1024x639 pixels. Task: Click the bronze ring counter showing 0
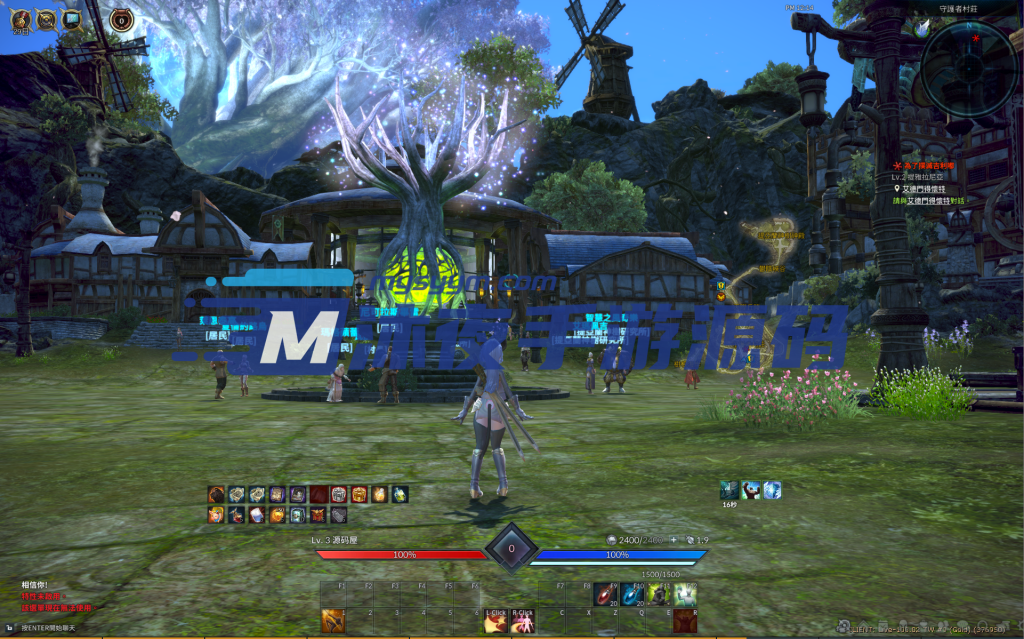pyautogui.click(x=121, y=19)
